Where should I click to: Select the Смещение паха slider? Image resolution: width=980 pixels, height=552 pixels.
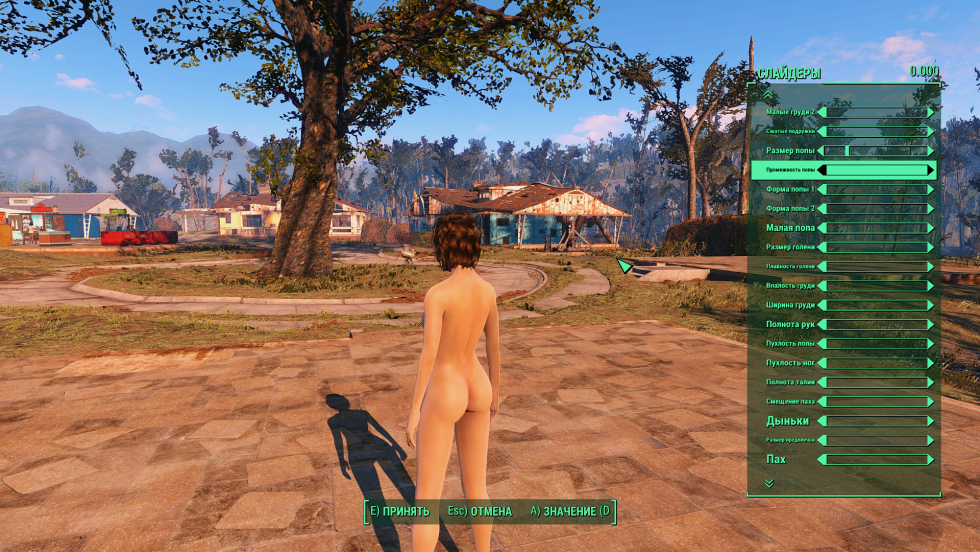[x=877, y=401]
